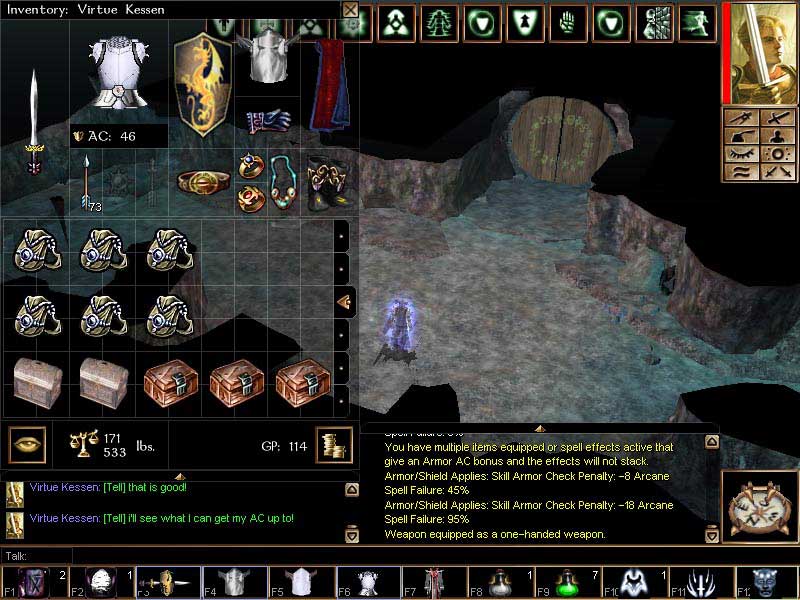Choose the equipped gold belt
800x600 pixels.
(198, 181)
